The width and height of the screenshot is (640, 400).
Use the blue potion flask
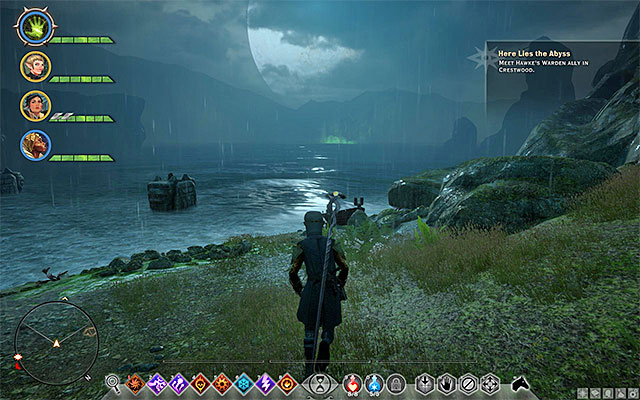[x=374, y=382]
